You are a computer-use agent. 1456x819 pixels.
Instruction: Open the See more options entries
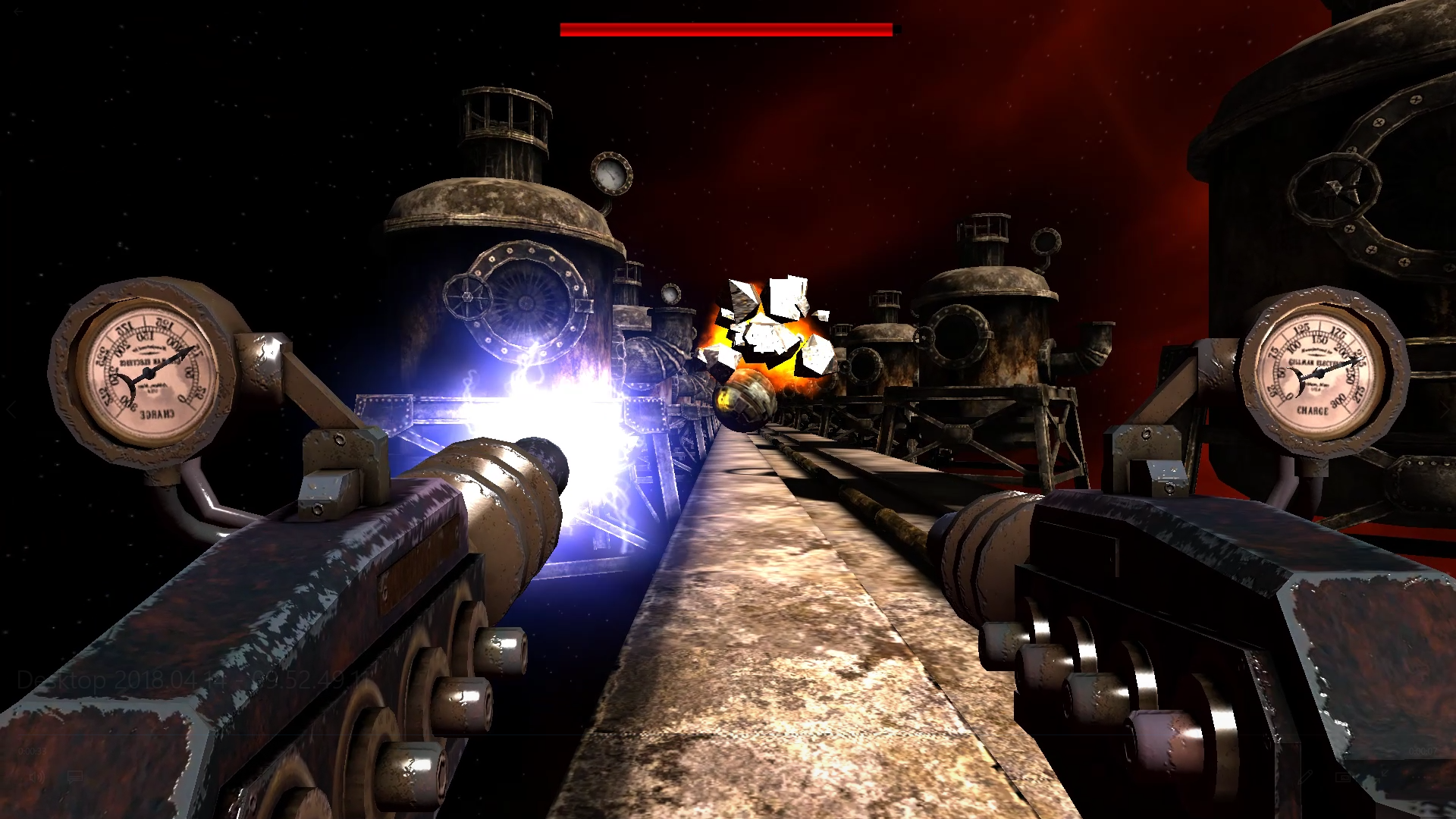pyautogui.click(x=1421, y=777)
